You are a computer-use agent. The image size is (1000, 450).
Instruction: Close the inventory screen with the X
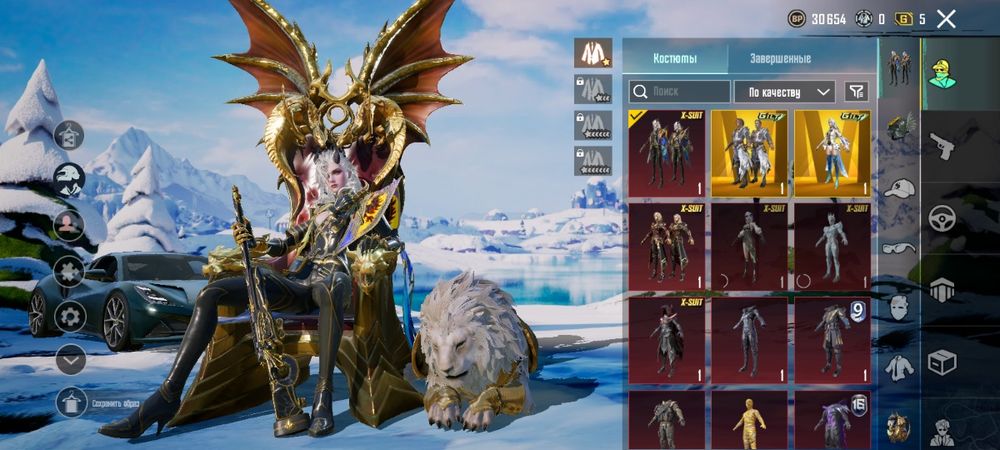pos(946,19)
